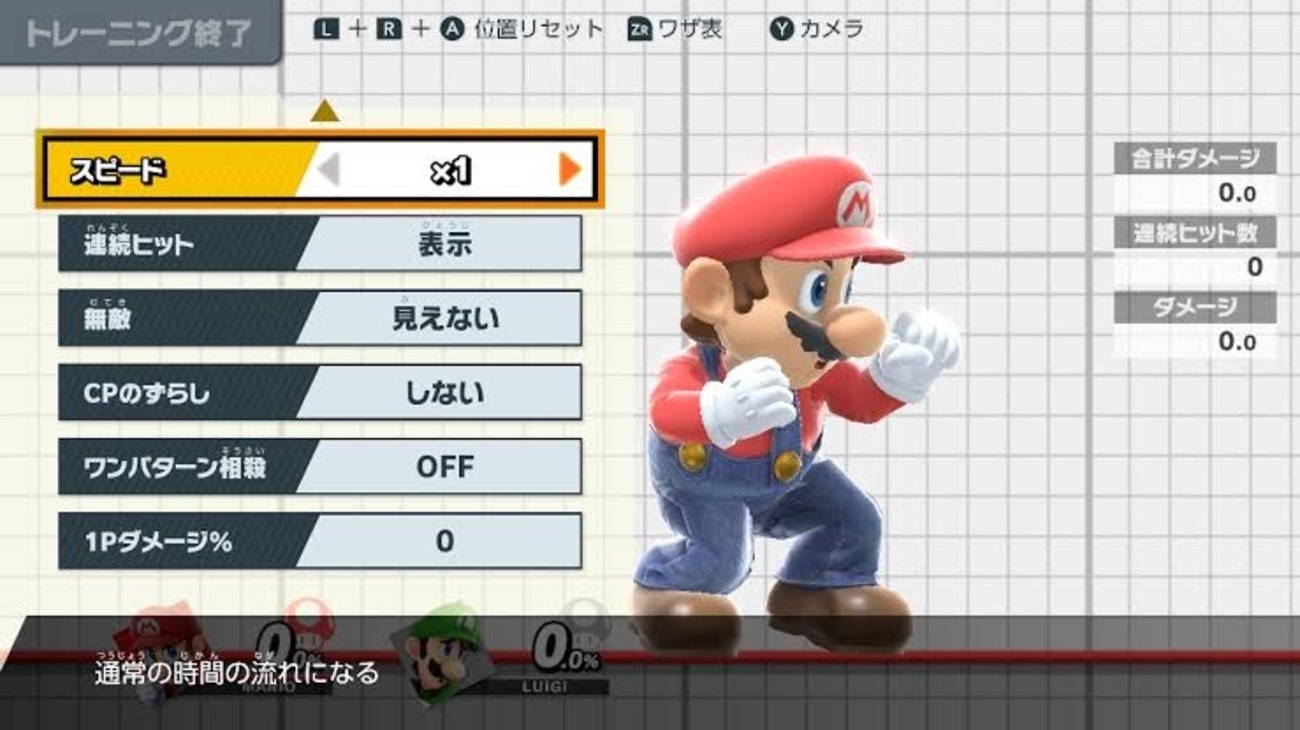The width and height of the screenshot is (1300, 730).
Task: Select the 1Pダメージ% menu row
Action: [x=320, y=540]
